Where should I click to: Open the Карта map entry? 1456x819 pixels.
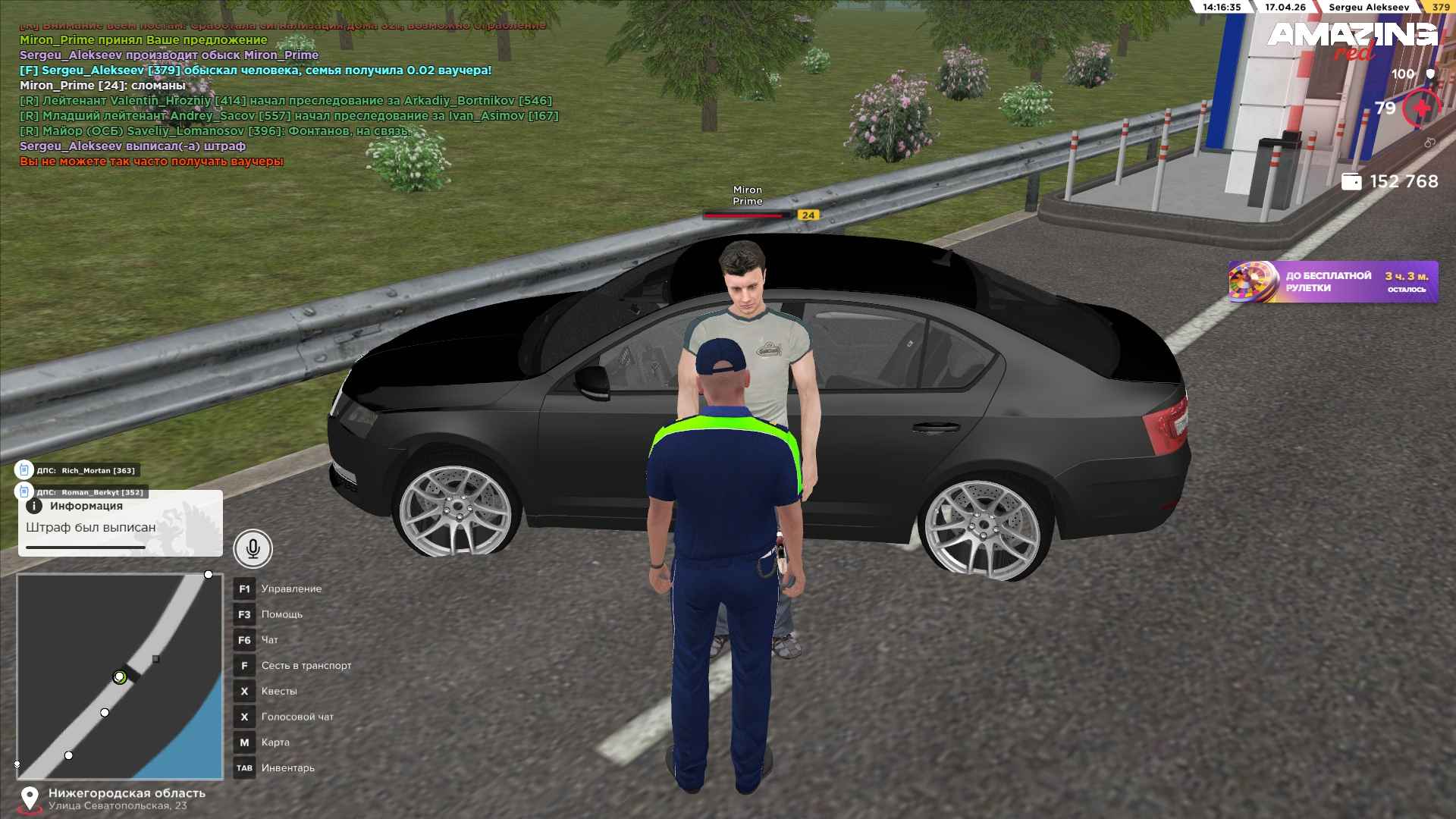(275, 742)
